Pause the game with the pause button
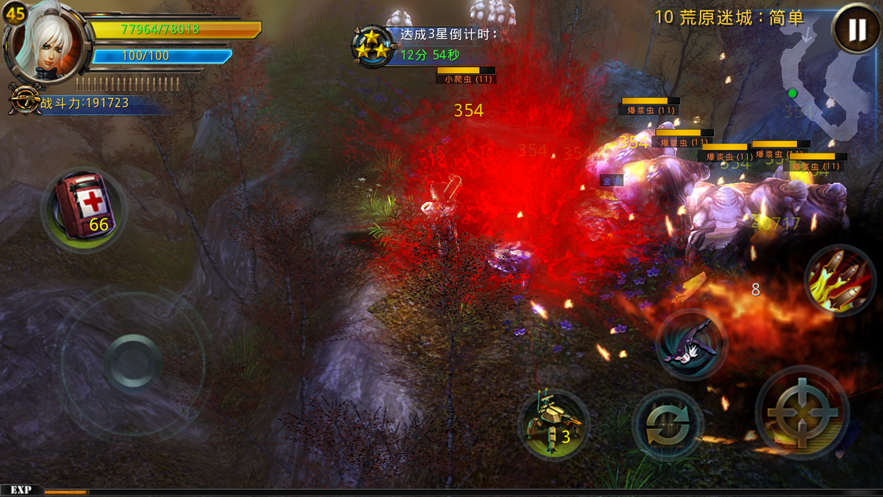The image size is (883, 497). [856, 30]
